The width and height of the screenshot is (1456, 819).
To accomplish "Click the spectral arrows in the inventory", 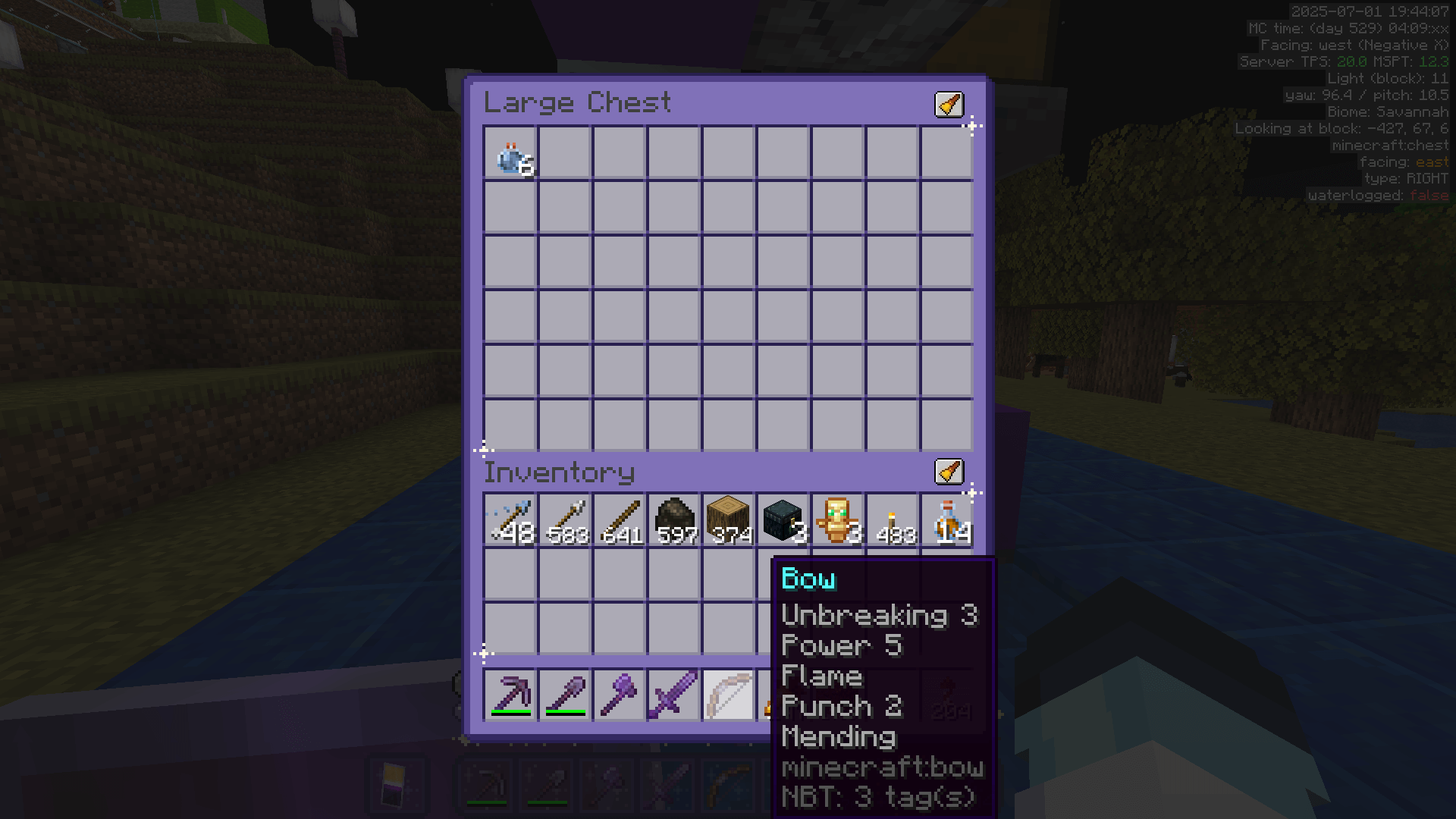I will (510, 519).
